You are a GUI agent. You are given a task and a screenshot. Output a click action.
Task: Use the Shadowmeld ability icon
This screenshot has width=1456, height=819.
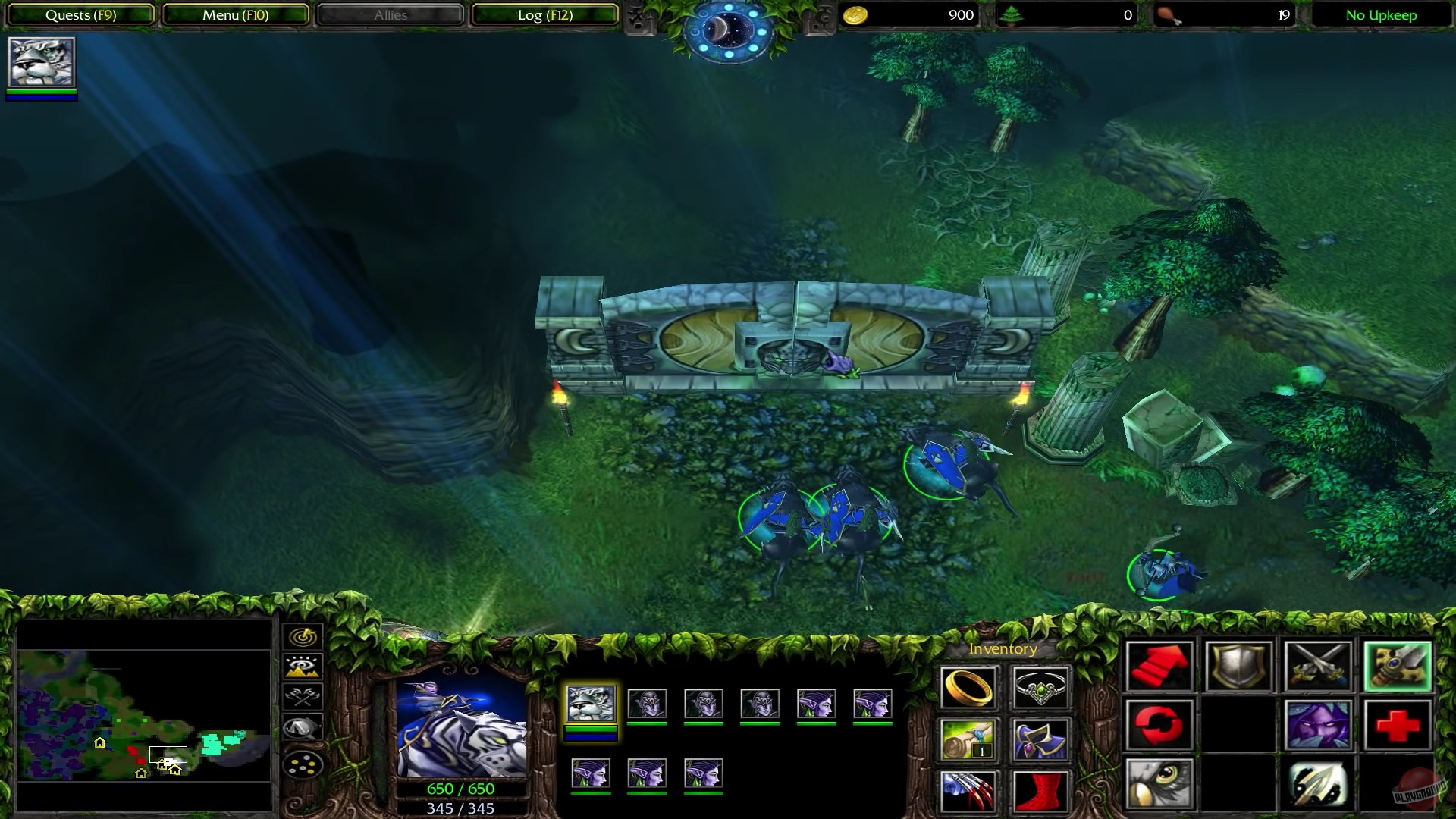1317,725
